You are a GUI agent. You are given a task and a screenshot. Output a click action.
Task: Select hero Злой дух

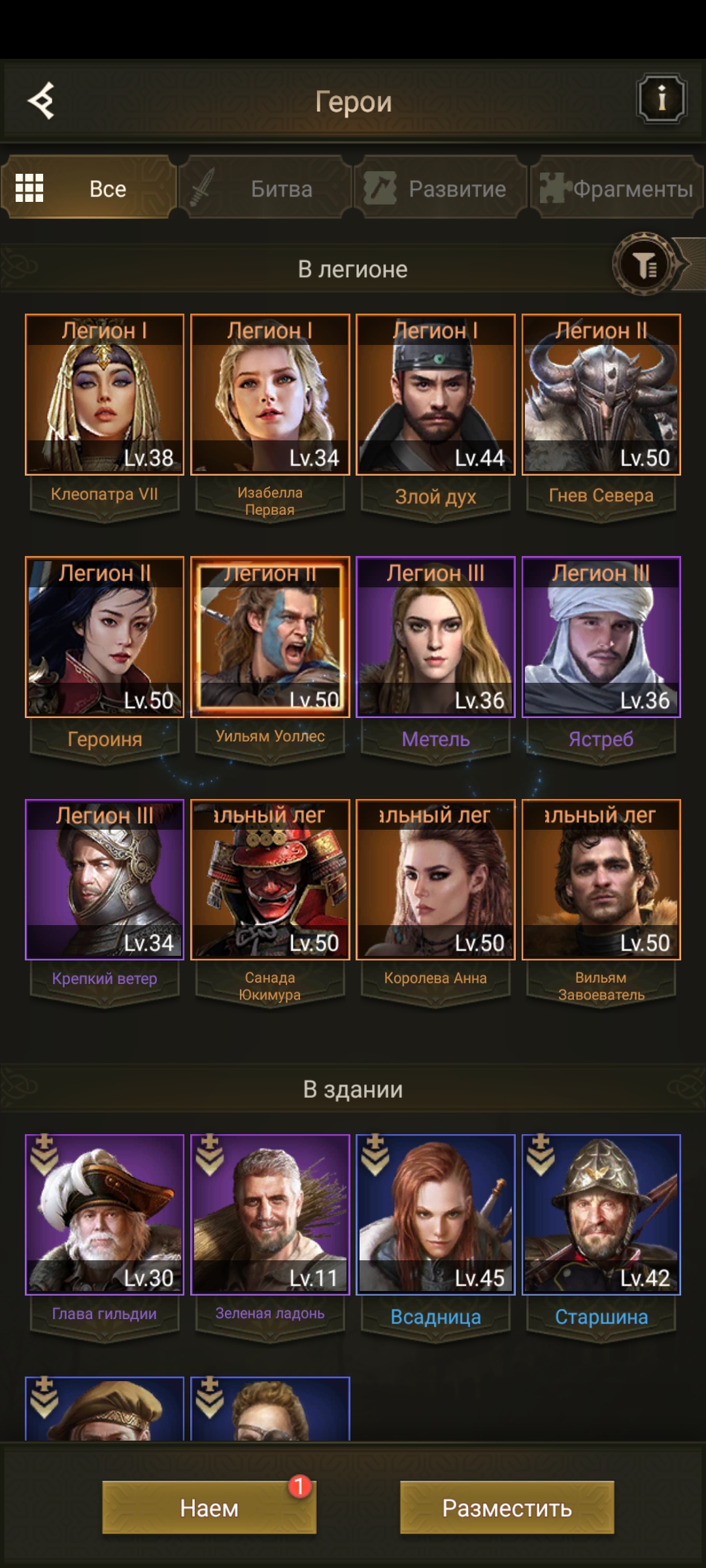click(x=435, y=395)
